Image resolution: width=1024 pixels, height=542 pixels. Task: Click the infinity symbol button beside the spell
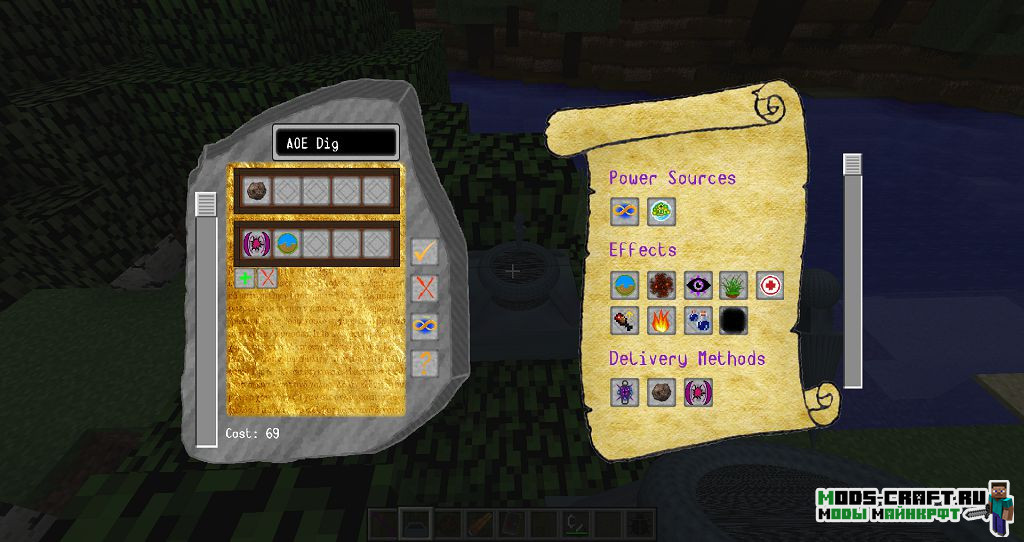click(x=425, y=326)
